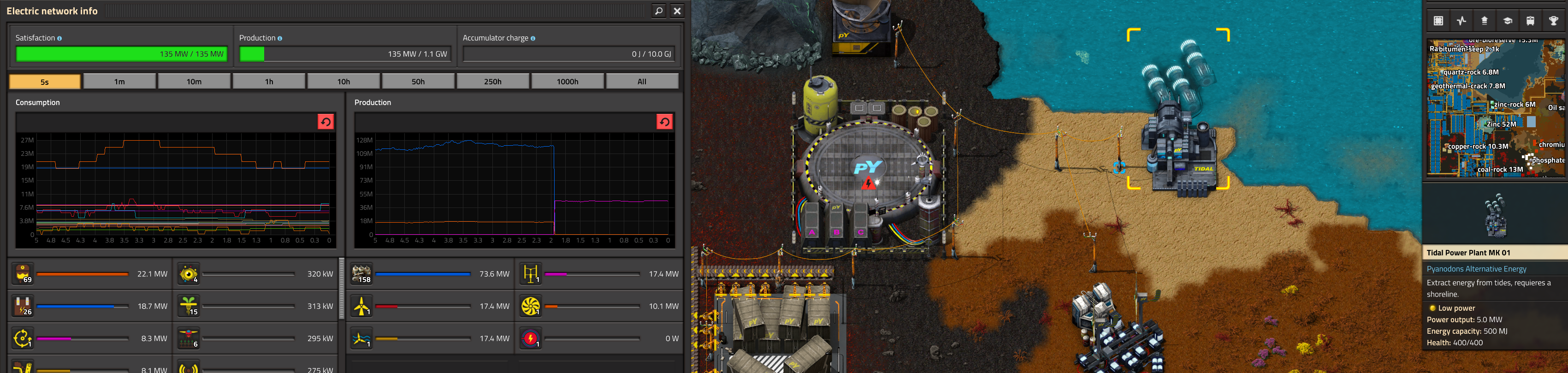Open the search in Electric network info
The image size is (1568, 373).
(x=659, y=11)
